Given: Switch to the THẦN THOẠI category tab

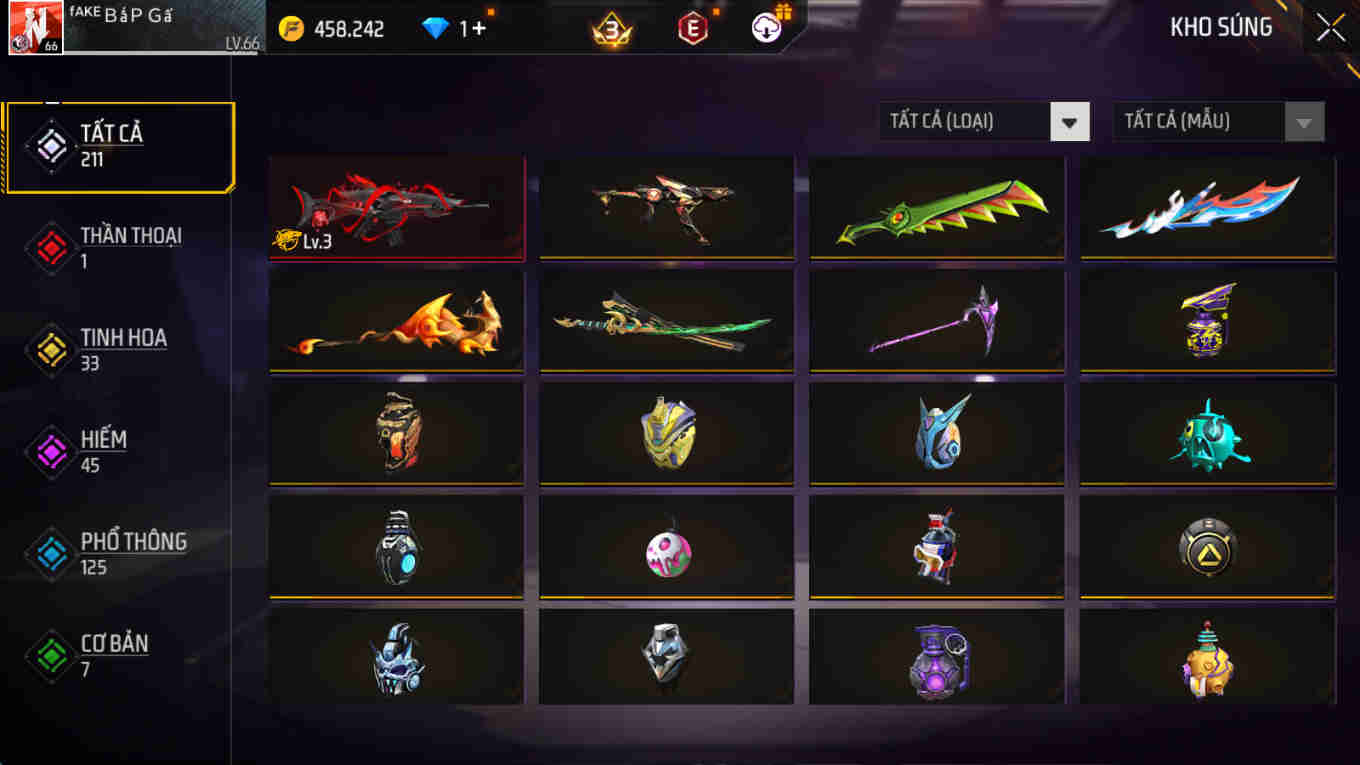Looking at the screenshot, I should pyautogui.click(x=130, y=247).
